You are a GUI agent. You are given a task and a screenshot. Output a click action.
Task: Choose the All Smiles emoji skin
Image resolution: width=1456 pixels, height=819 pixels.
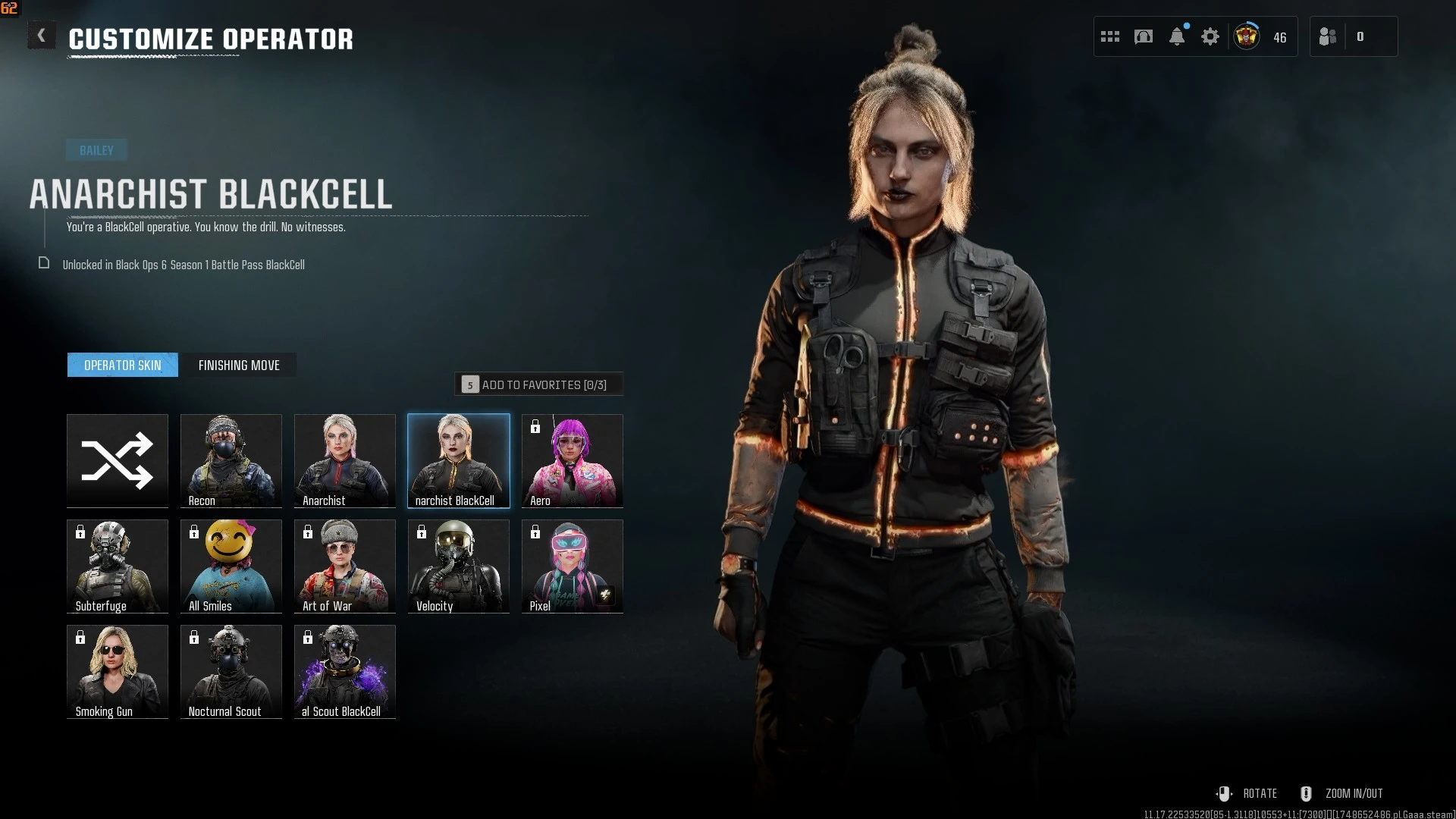[231, 566]
